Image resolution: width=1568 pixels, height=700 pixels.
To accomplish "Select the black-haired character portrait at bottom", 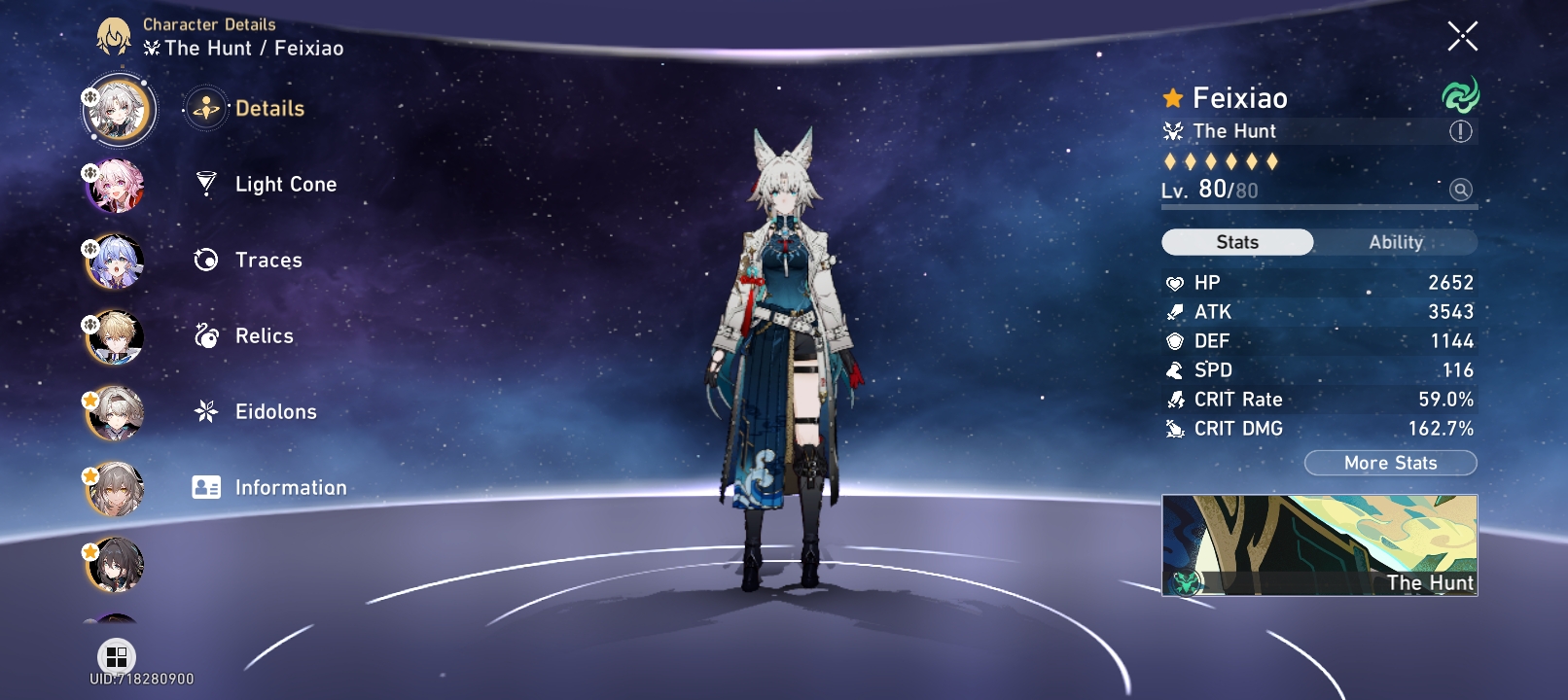I will pos(117,565).
